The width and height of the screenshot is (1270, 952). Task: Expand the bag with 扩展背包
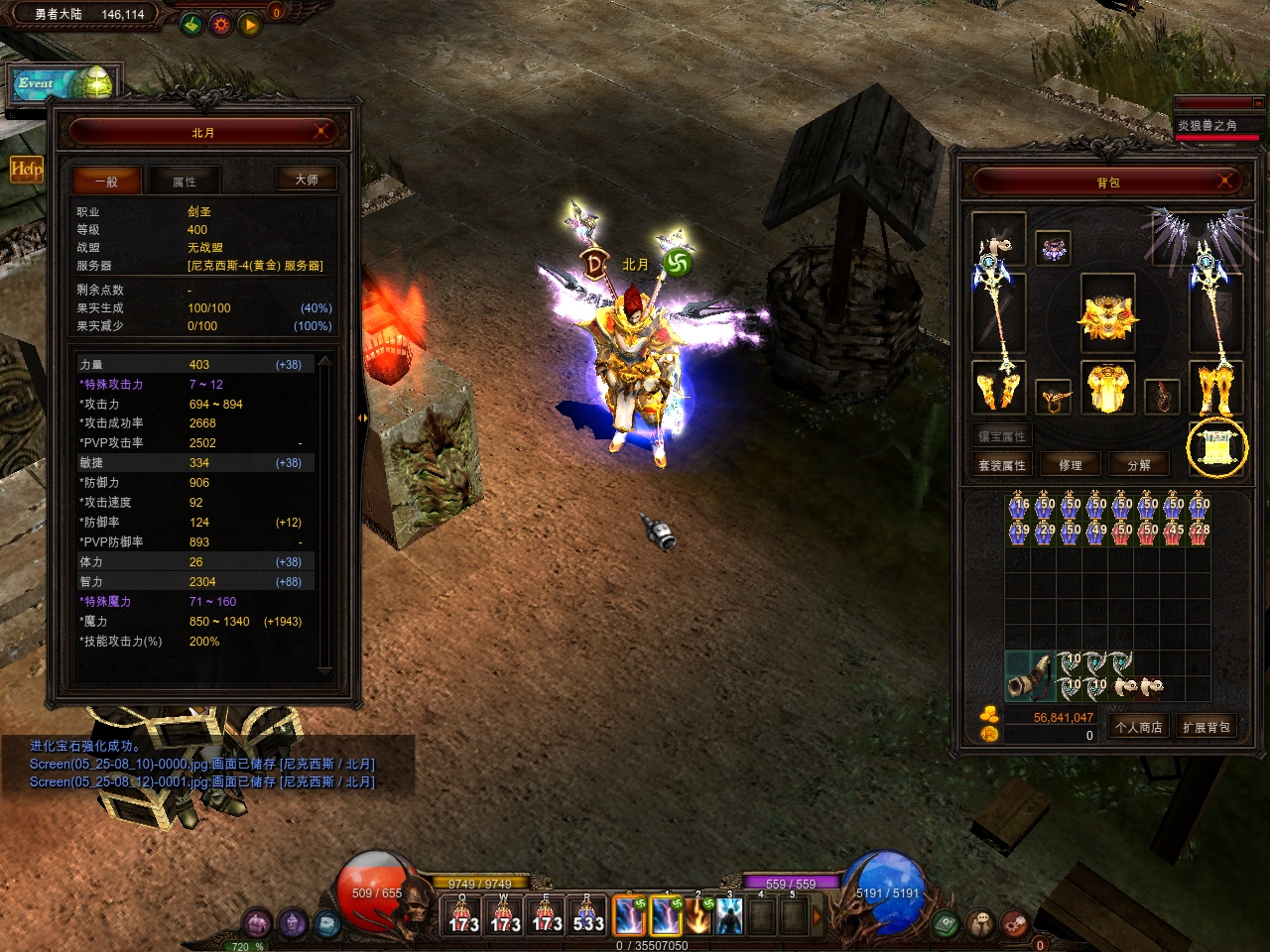(1206, 727)
